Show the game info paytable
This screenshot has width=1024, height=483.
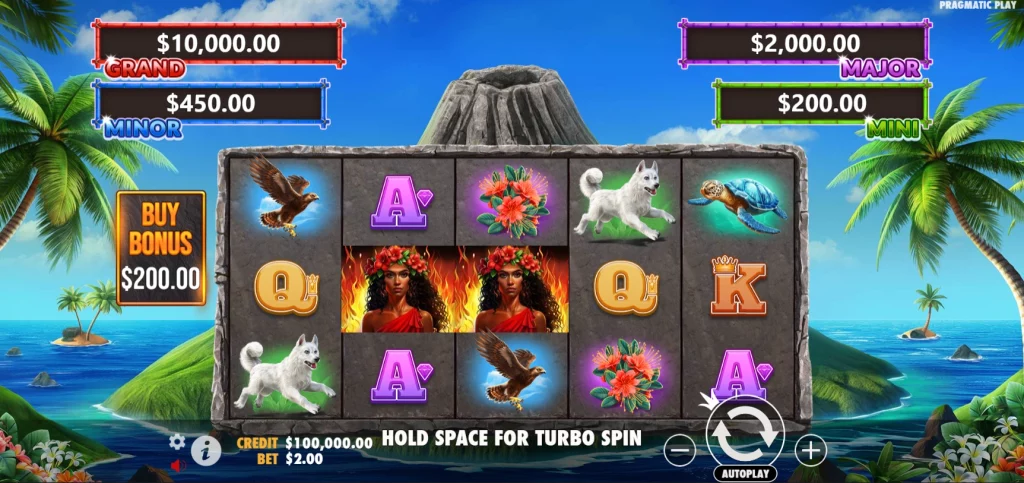click(205, 450)
